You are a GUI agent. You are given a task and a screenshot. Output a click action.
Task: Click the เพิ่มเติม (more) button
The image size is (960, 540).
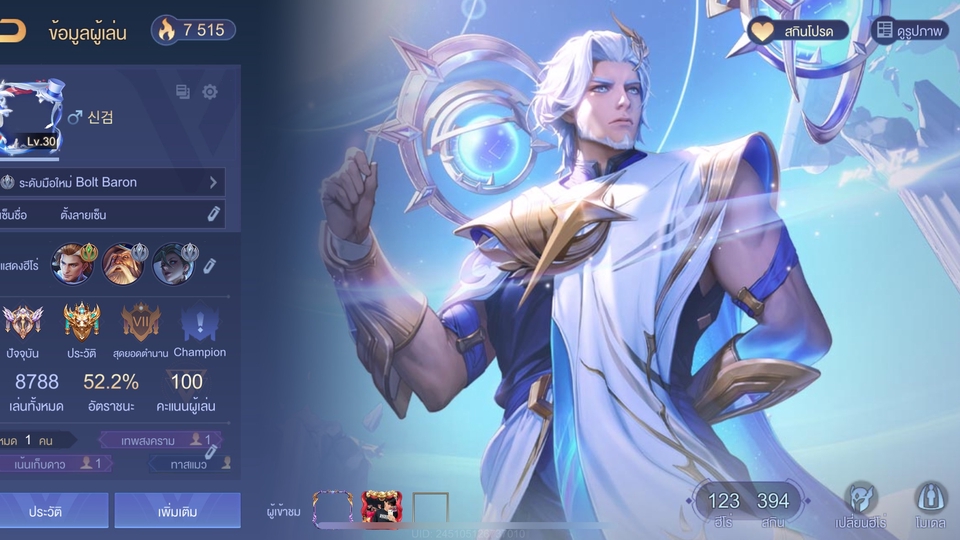(x=177, y=510)
